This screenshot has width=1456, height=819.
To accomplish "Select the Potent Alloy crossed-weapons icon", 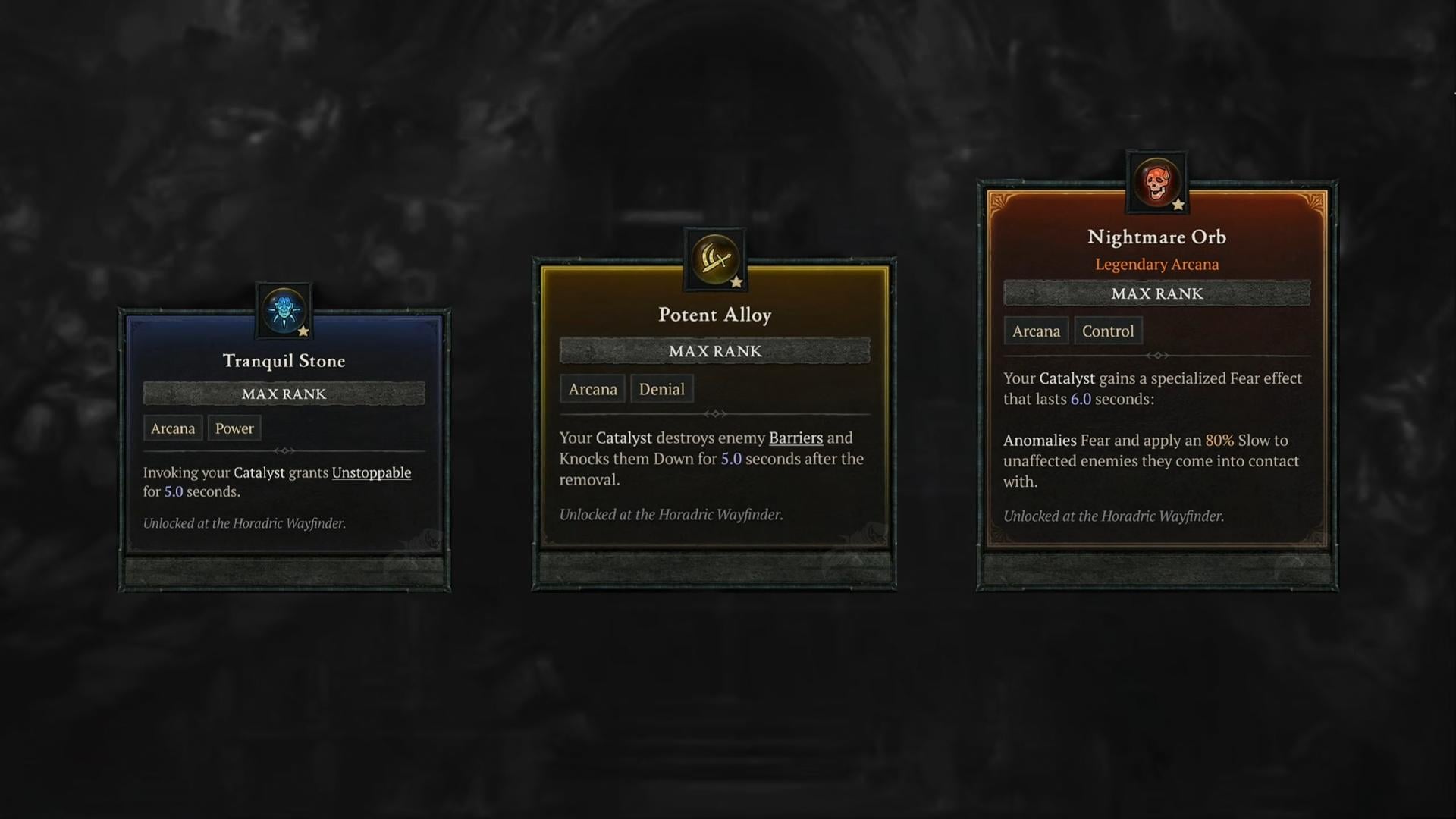I will [714, 260].
